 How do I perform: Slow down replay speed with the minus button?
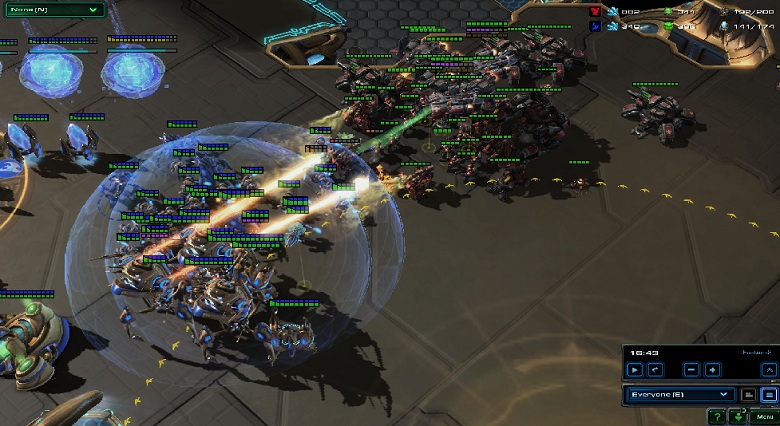(689, 370)
